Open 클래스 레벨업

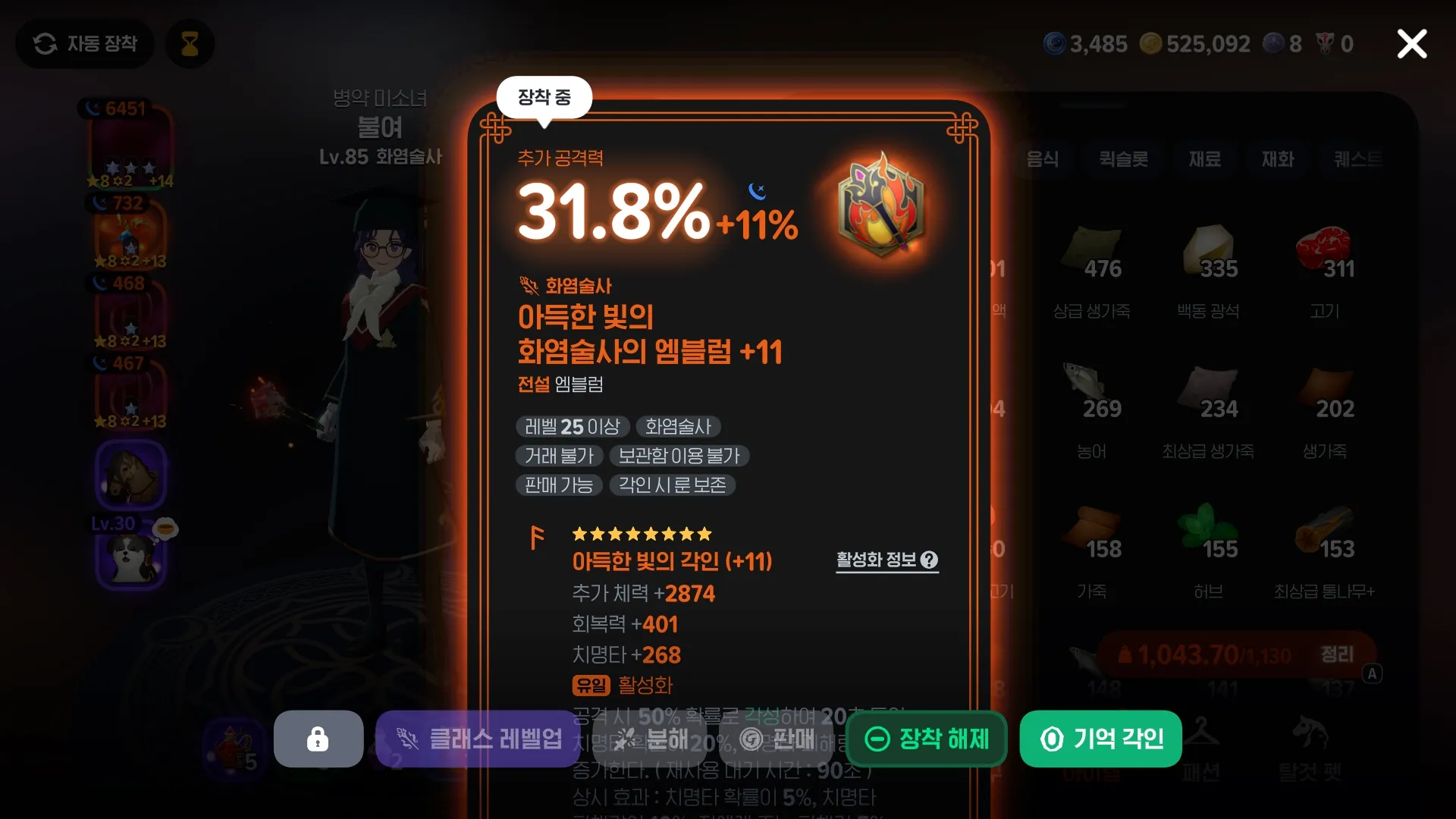click(478, 739)
